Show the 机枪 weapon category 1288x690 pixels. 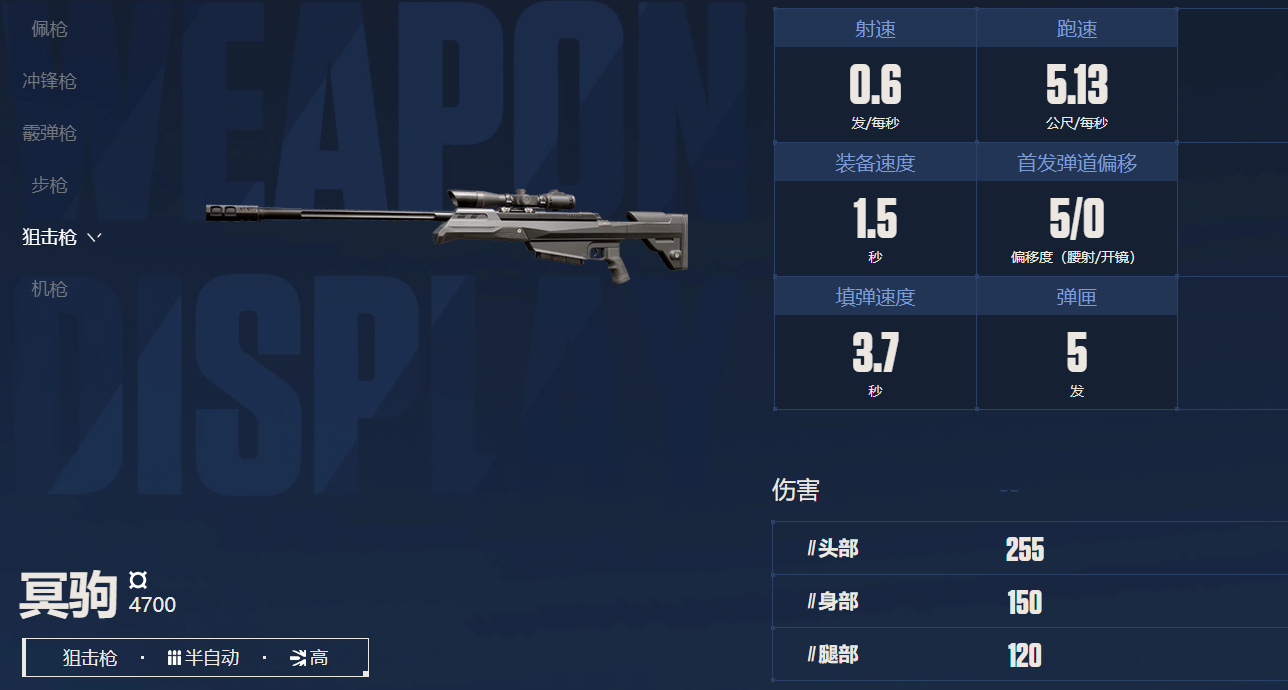click(49, 289)
